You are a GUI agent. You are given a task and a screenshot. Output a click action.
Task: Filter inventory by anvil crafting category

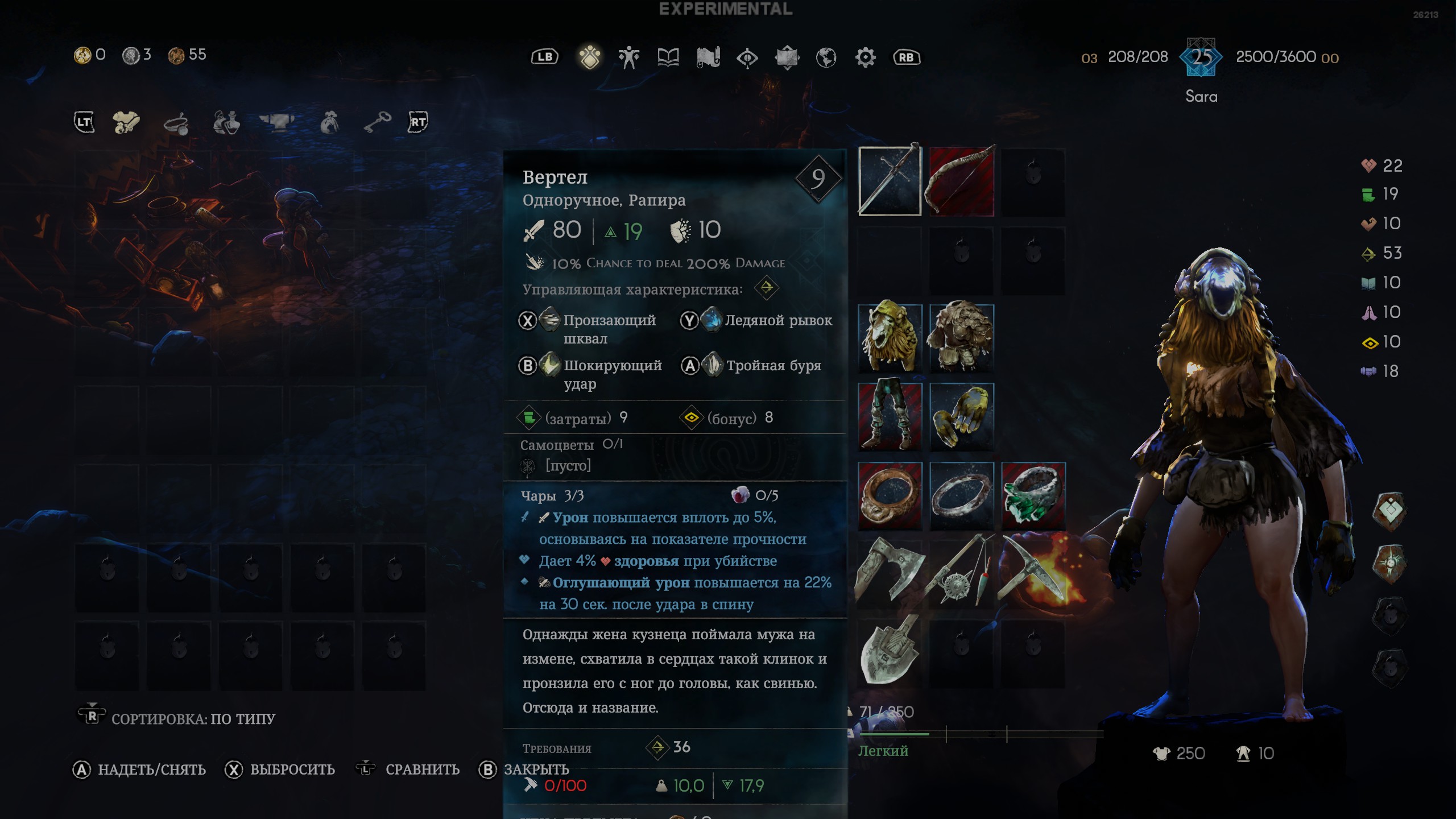tap(277, 122)
